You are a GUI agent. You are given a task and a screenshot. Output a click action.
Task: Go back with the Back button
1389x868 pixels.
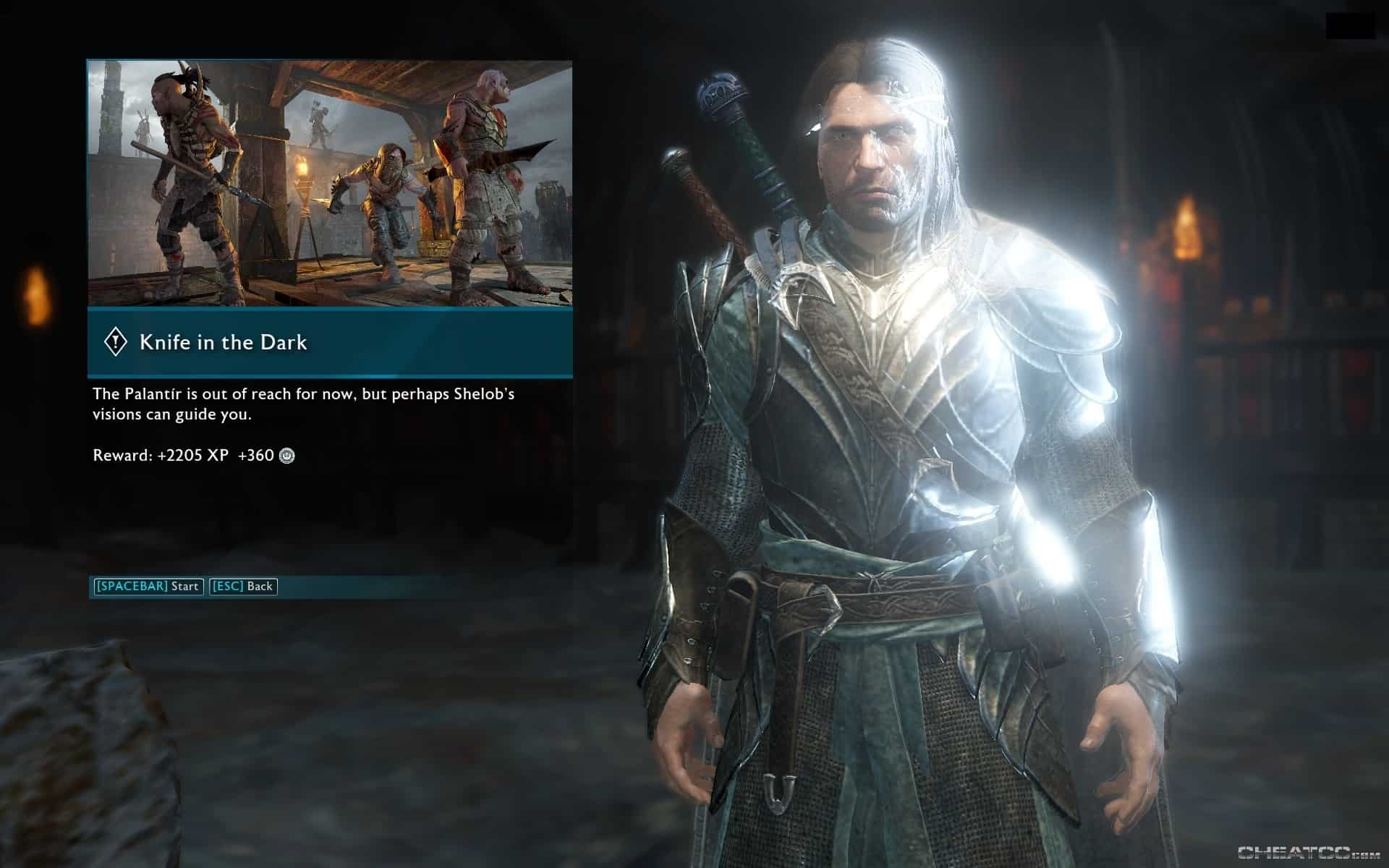click(243, 586)
